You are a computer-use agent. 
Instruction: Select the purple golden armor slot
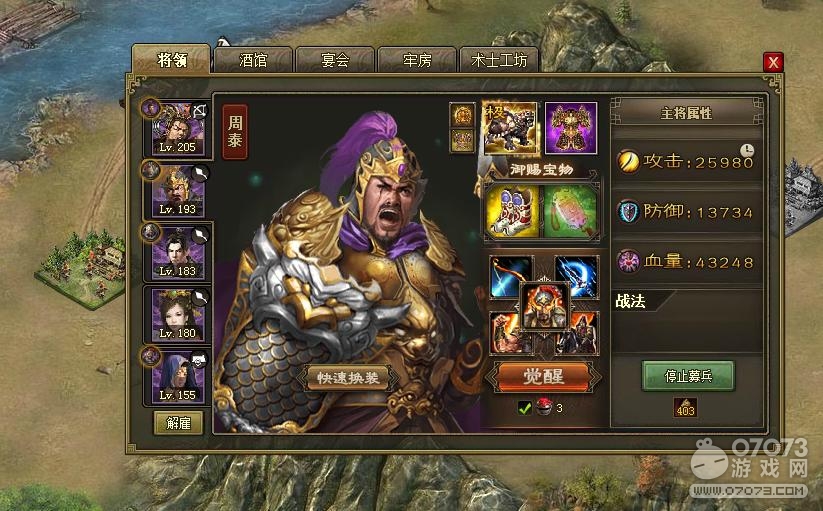coord(571,127)
